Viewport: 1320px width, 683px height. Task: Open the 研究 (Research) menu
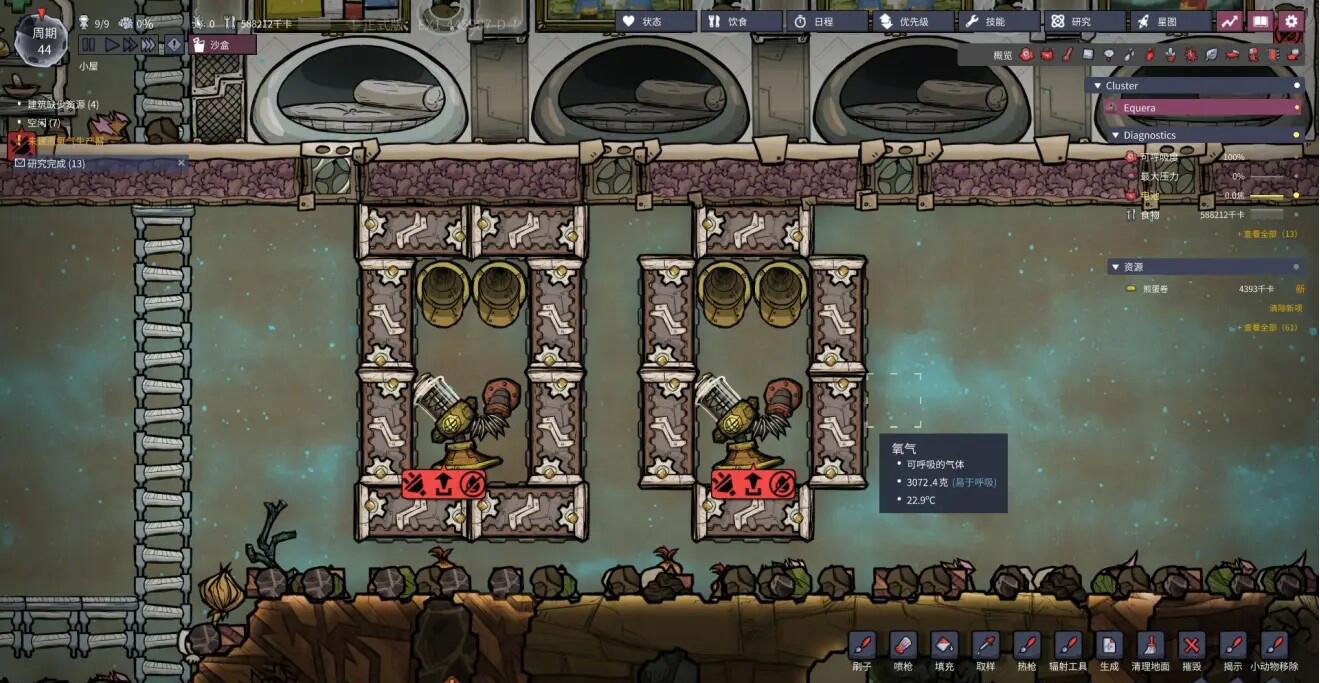pos(1084,21)
